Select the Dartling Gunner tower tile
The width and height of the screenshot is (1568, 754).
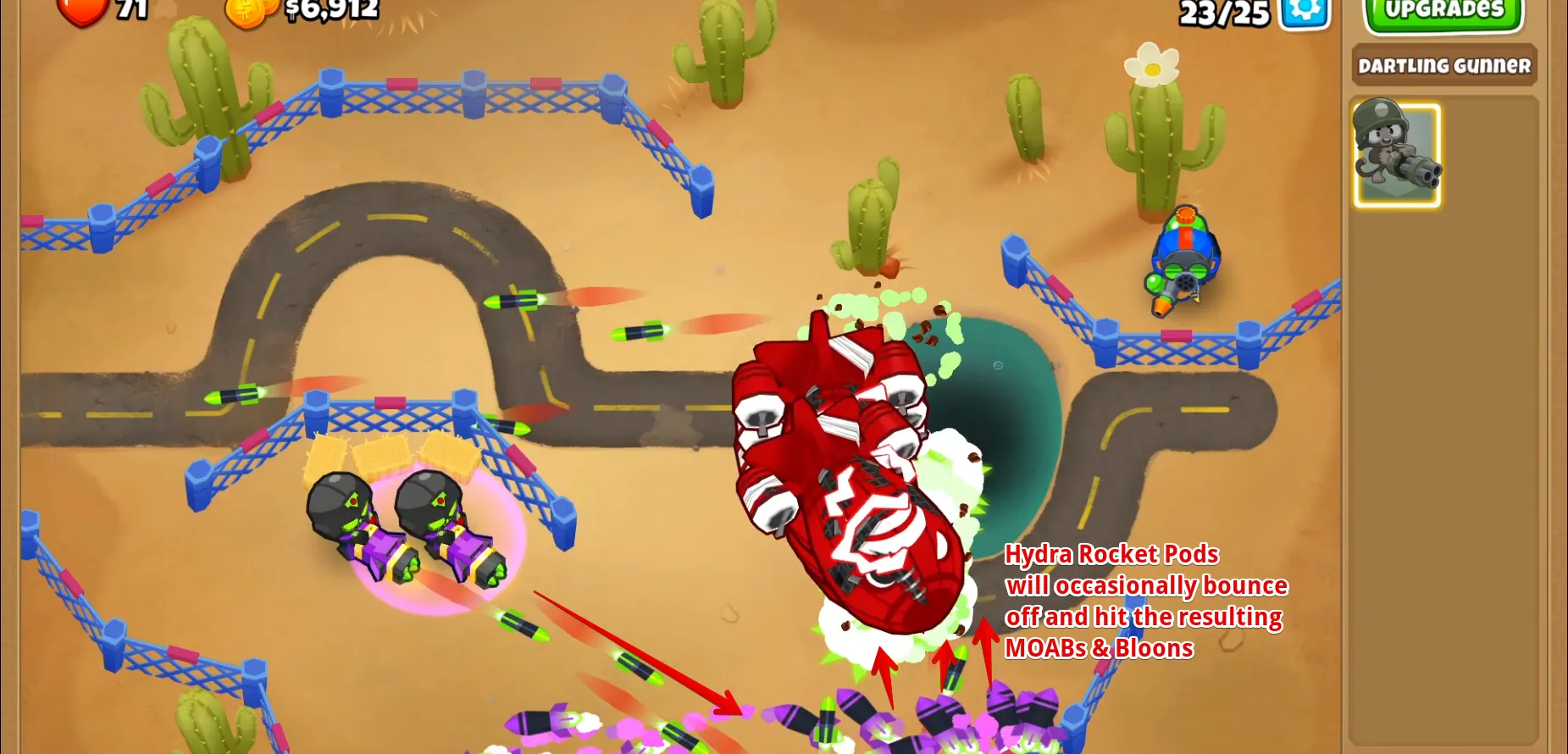tap(1396, 155)
